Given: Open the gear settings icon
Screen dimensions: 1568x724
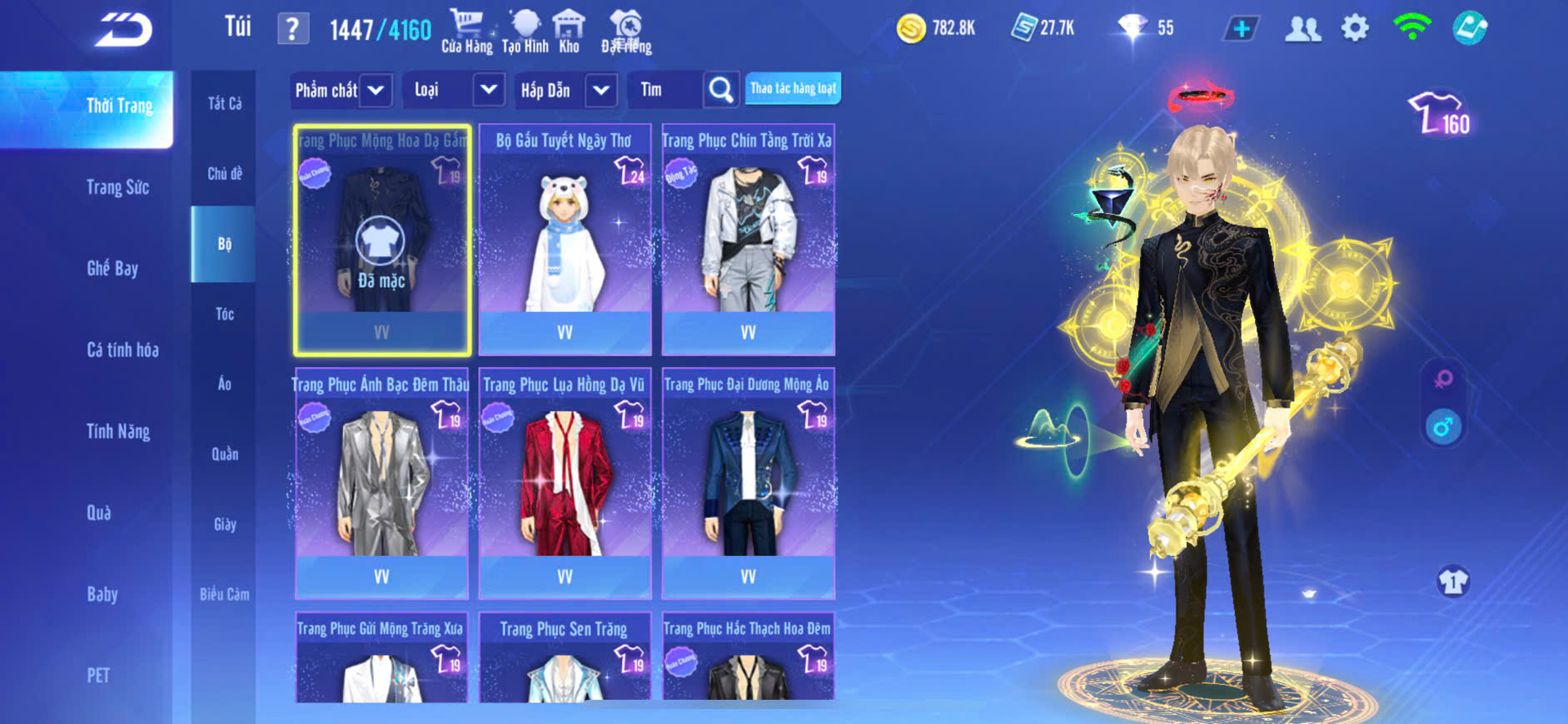Looking at the screenshot, I should (x=1355, y=29).
